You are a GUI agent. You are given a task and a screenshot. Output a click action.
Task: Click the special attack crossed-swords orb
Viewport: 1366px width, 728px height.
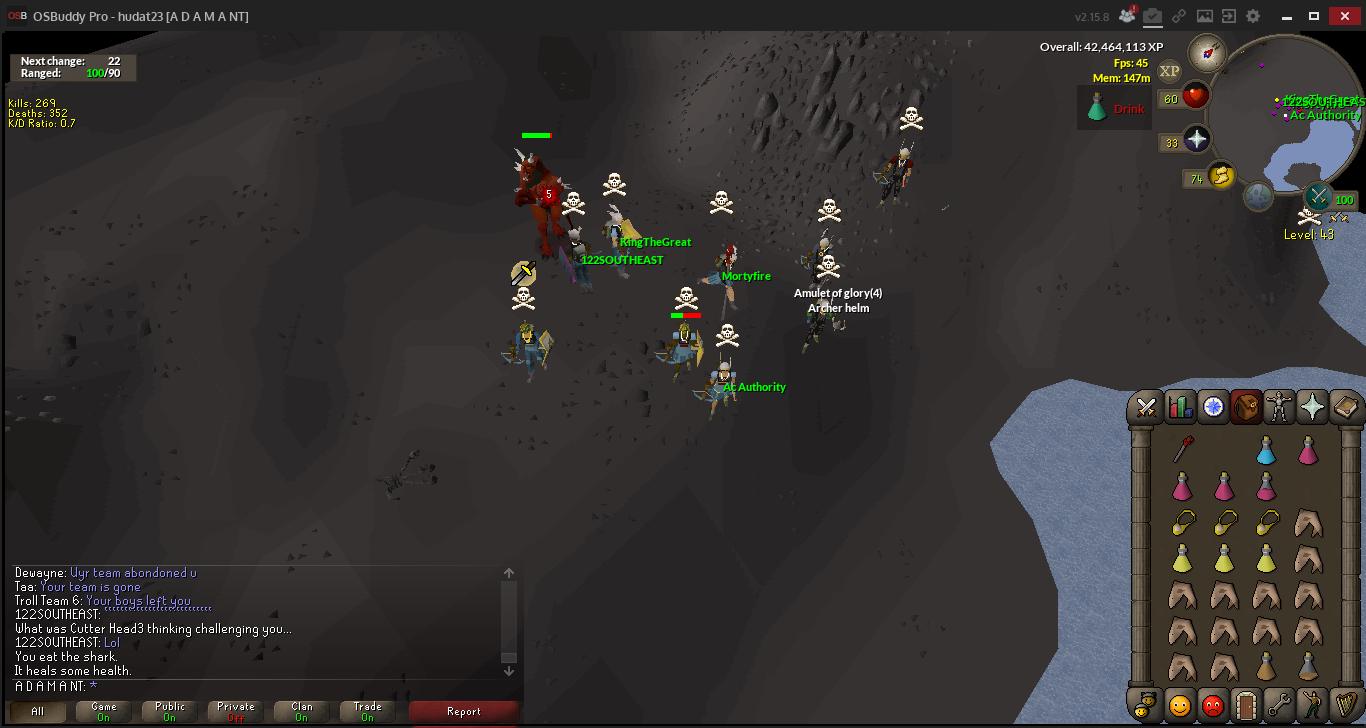point(1318,197)
